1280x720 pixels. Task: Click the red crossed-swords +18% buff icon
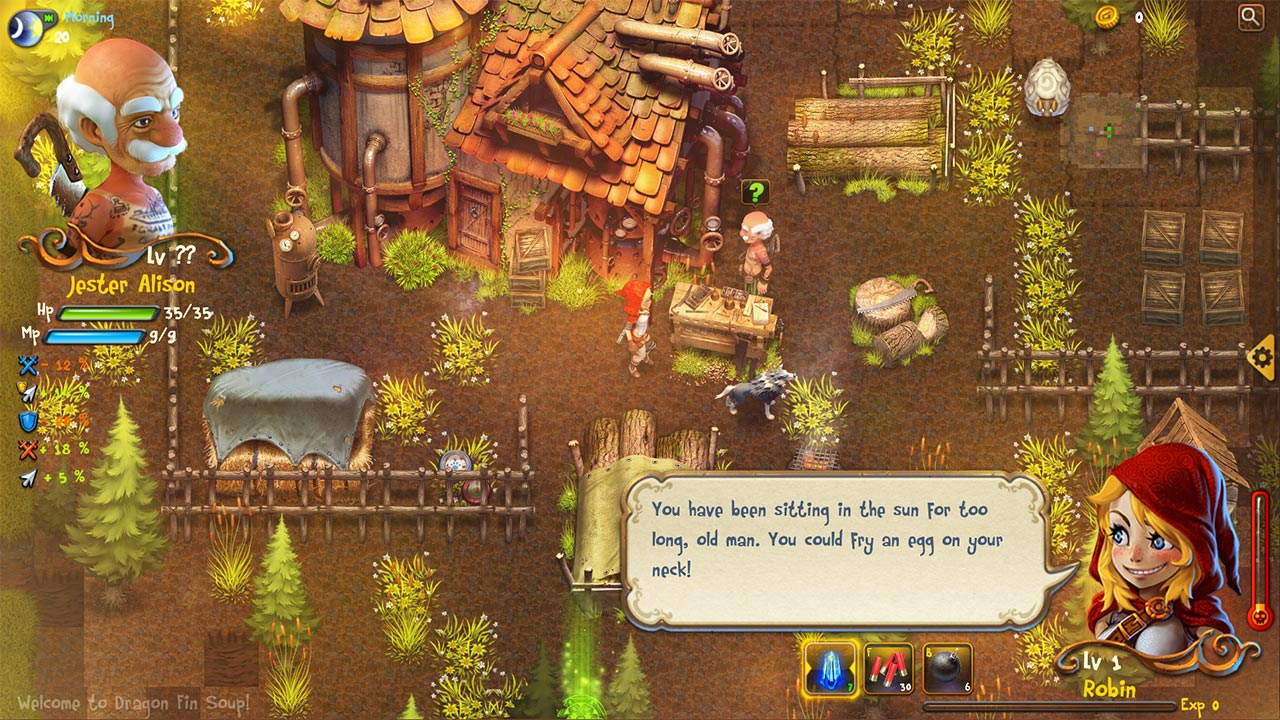[x=27, y=448]
